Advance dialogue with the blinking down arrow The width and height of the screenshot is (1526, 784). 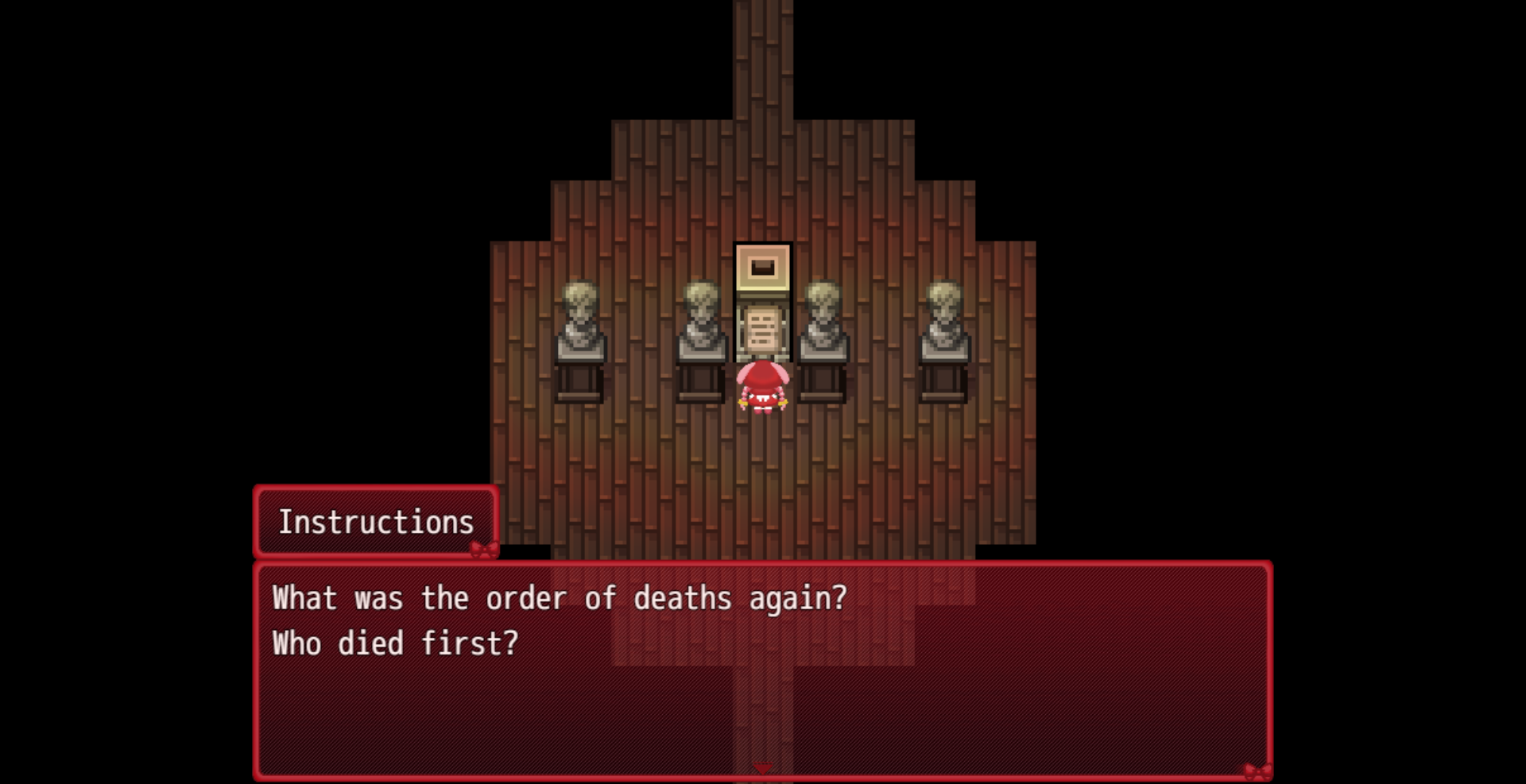[x=763, y=767]
